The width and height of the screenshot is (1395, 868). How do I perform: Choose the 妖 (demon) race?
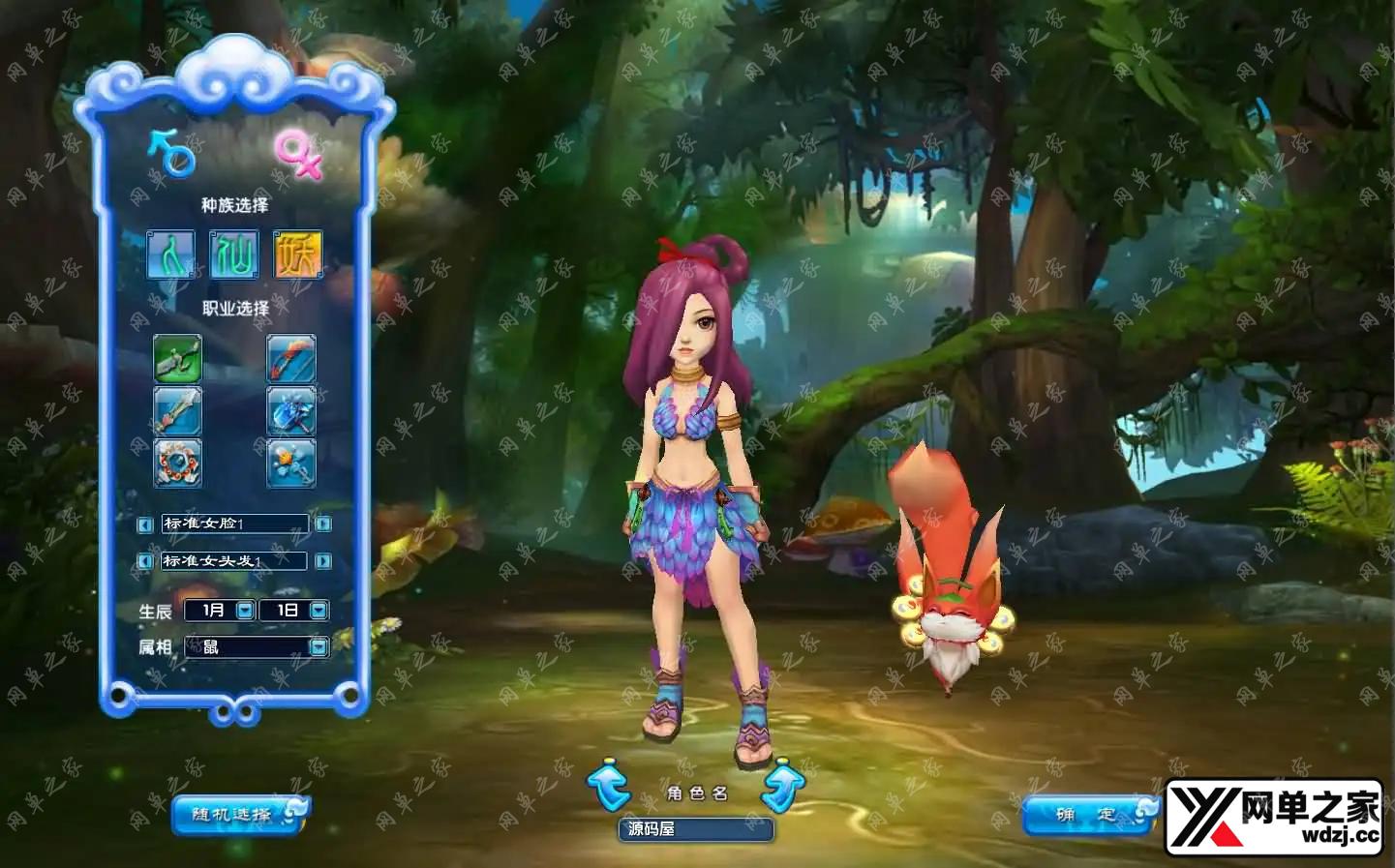click(x=297, y=254)
